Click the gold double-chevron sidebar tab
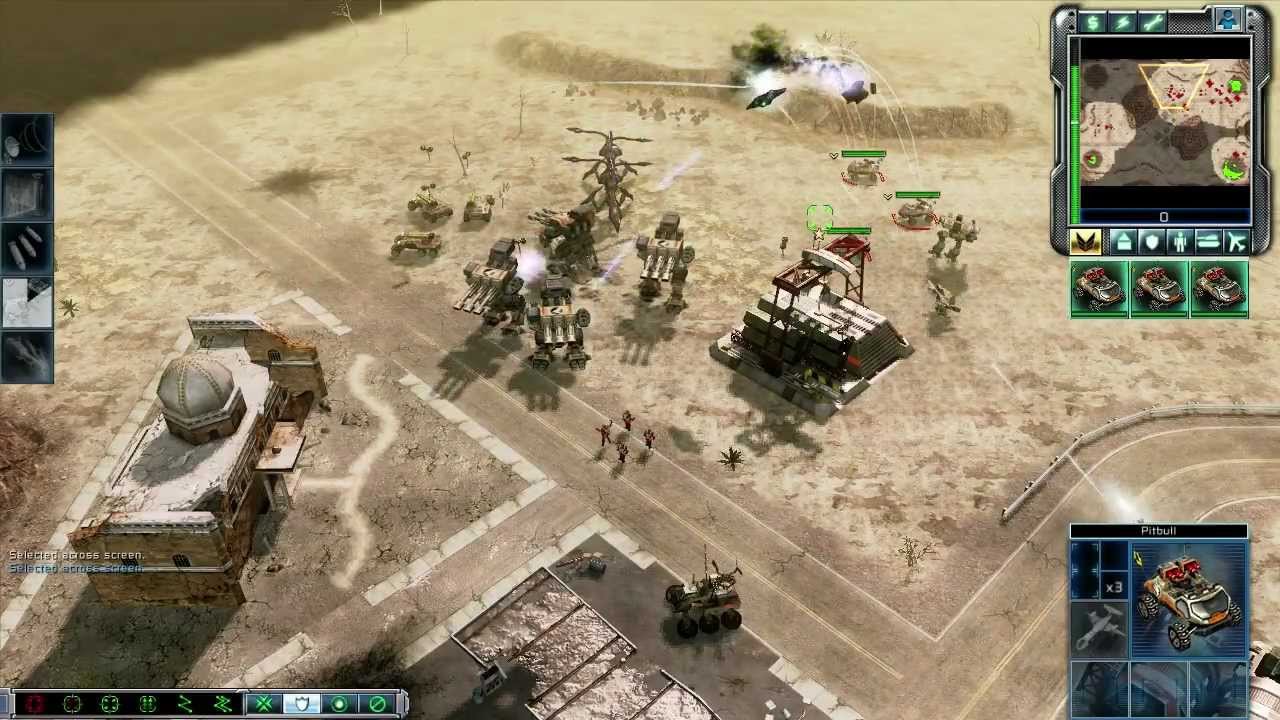Image resolution: width=1280 pixels, height=720 pixels. [1085, 242]
